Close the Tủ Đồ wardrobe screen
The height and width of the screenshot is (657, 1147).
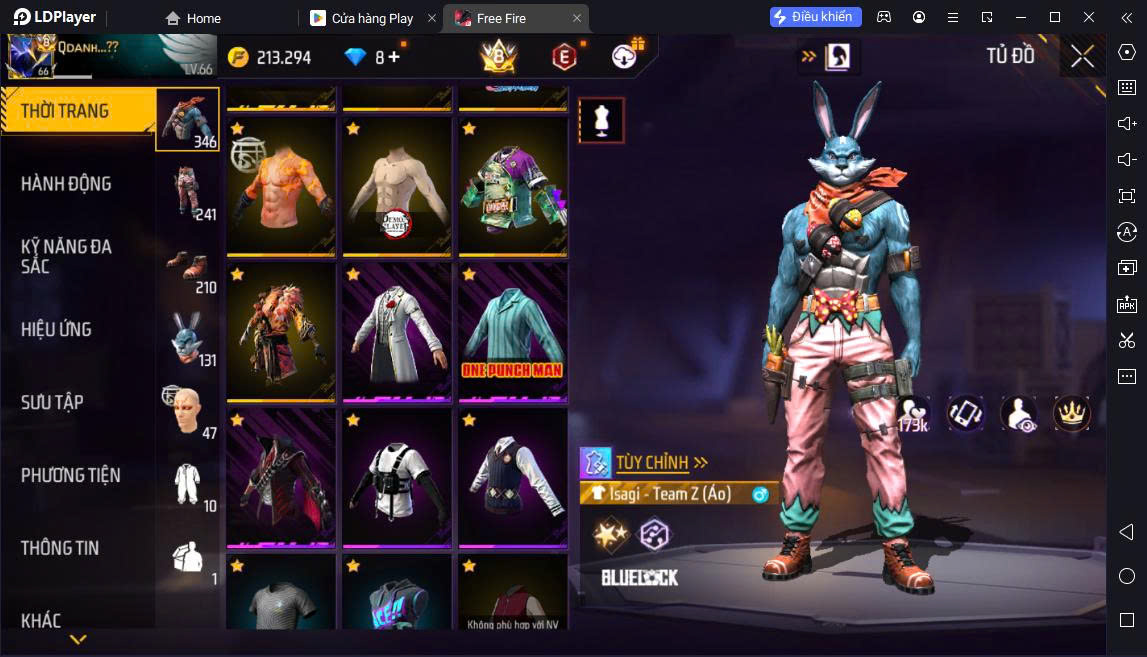pyautogui.click(x=1082, y=56)
